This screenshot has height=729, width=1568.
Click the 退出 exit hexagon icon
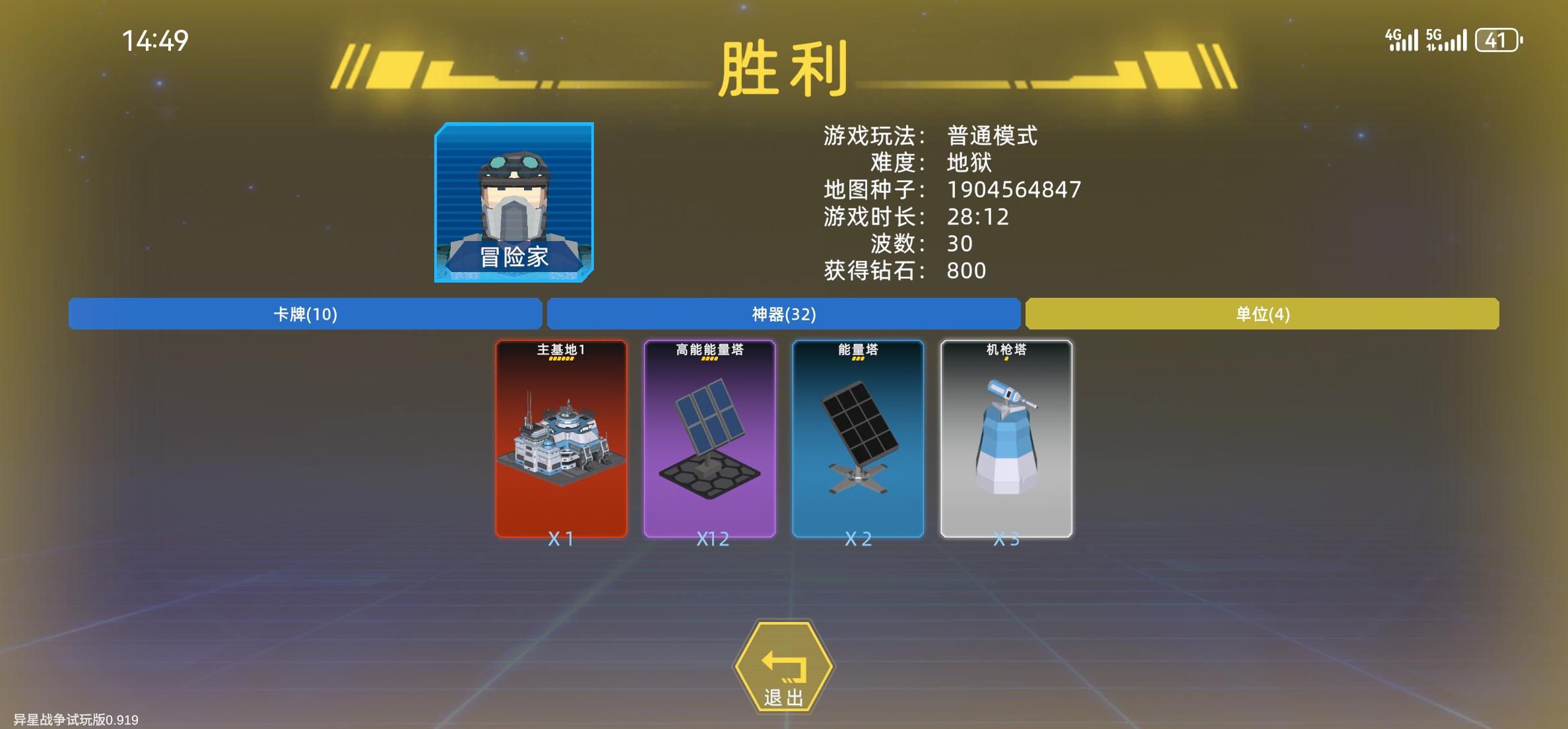click(x=785, y=668)
